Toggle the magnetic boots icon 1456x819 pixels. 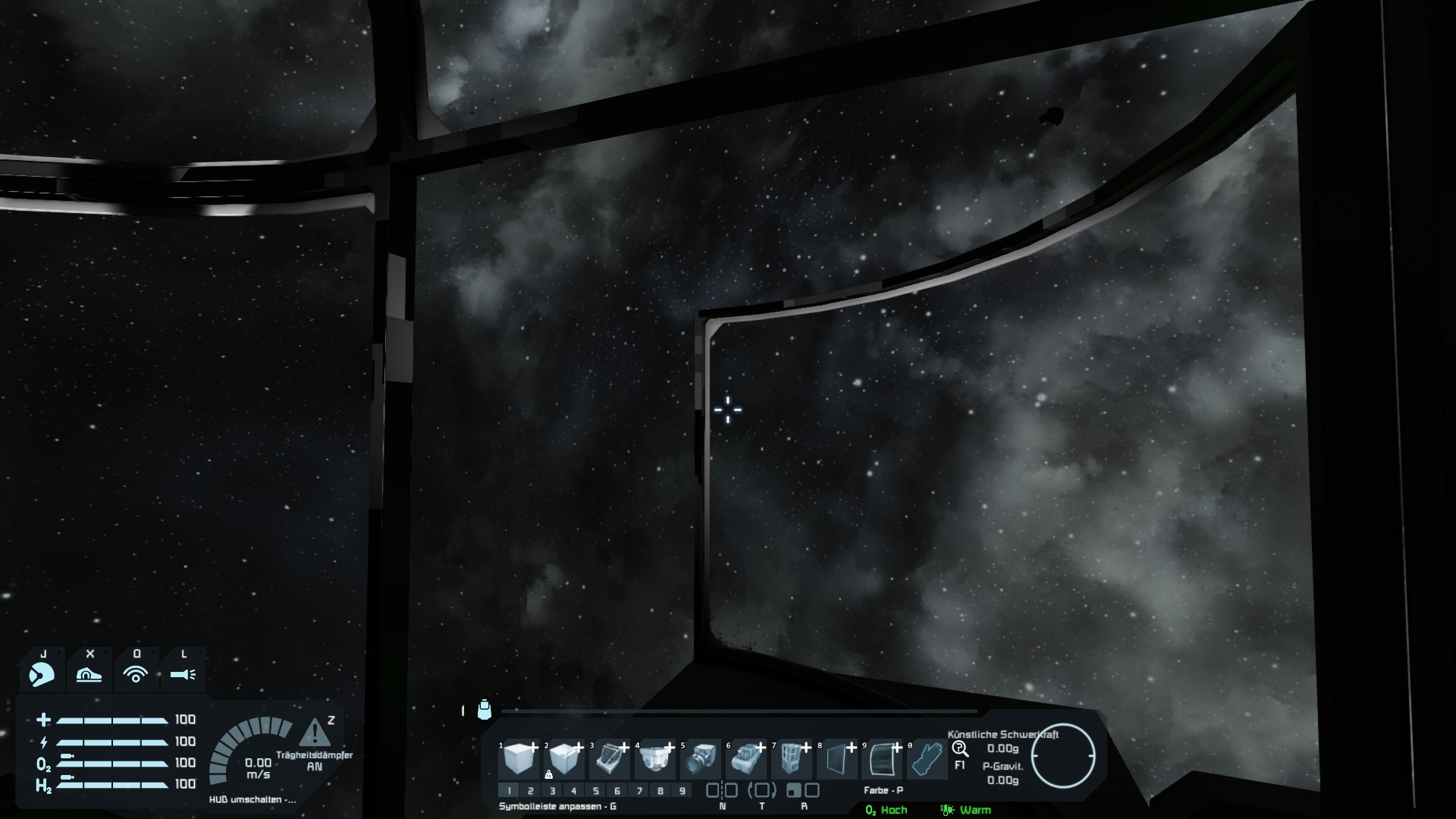[89, 673]
